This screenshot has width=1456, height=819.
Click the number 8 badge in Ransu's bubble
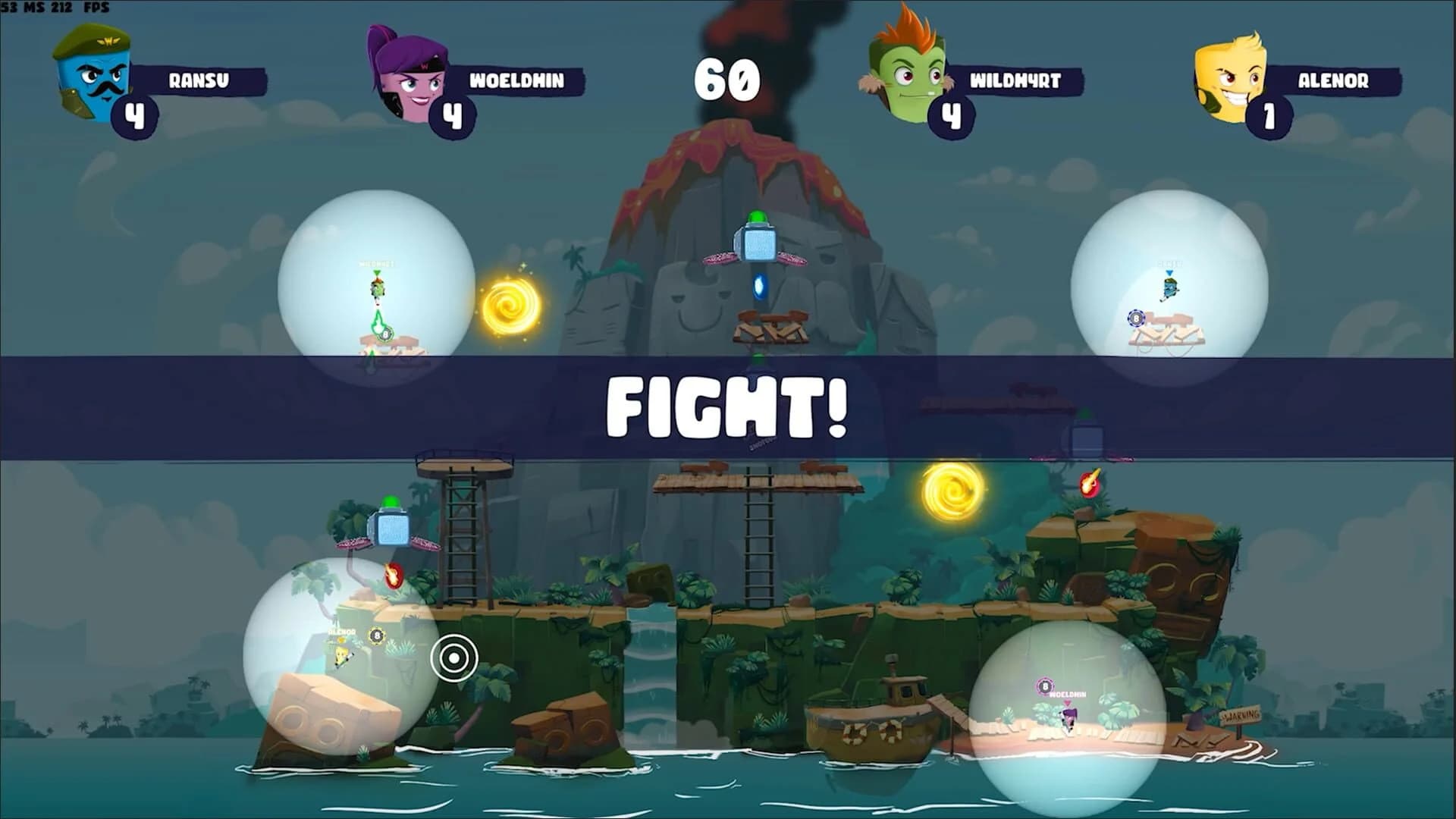tap(1136, 318)
